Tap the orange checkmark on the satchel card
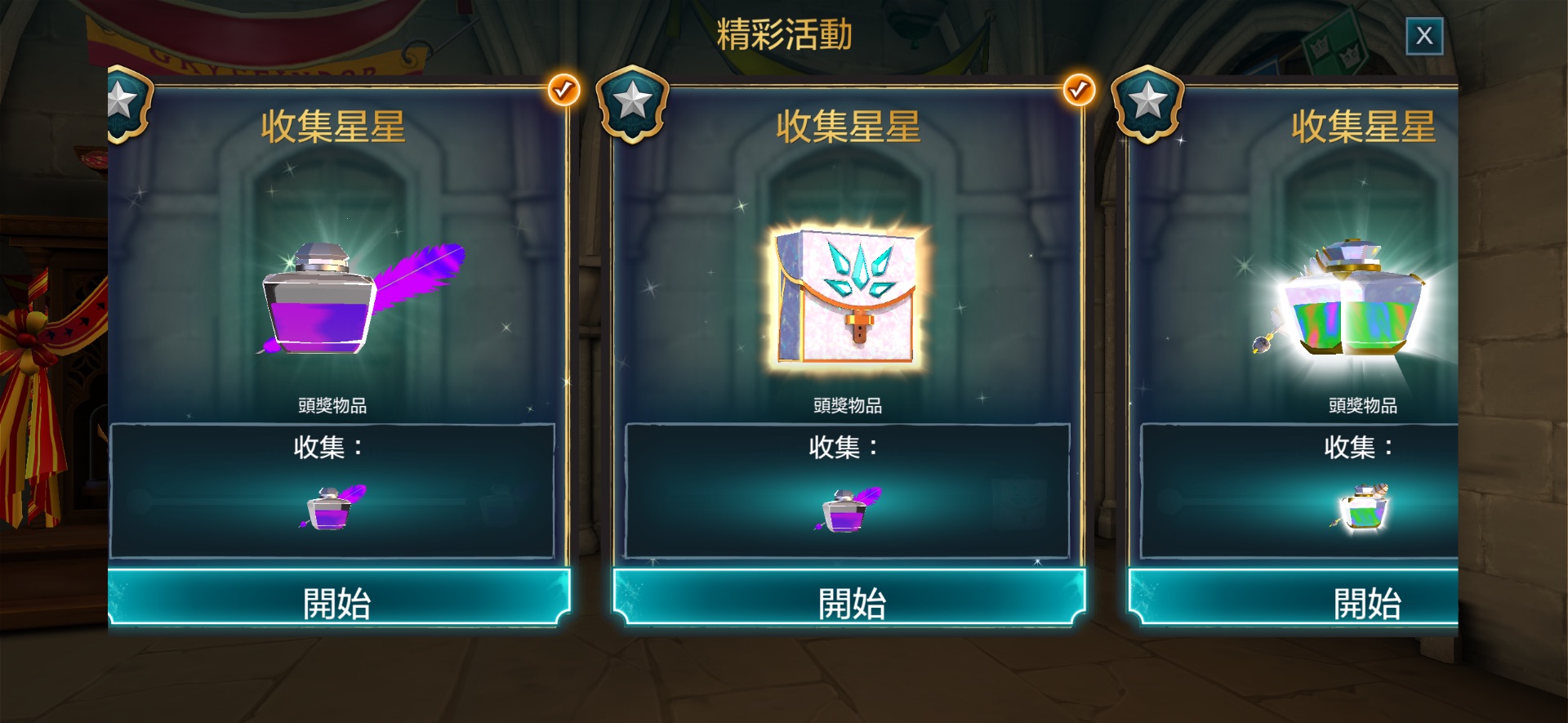Viewport: 1568px width, 723px height. click(1078, 90)
